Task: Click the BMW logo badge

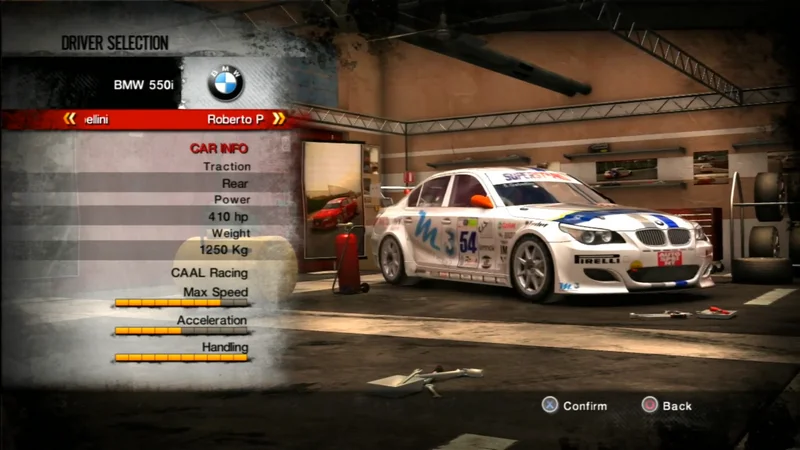Action: pyautogui.click(x=225, y=84)
